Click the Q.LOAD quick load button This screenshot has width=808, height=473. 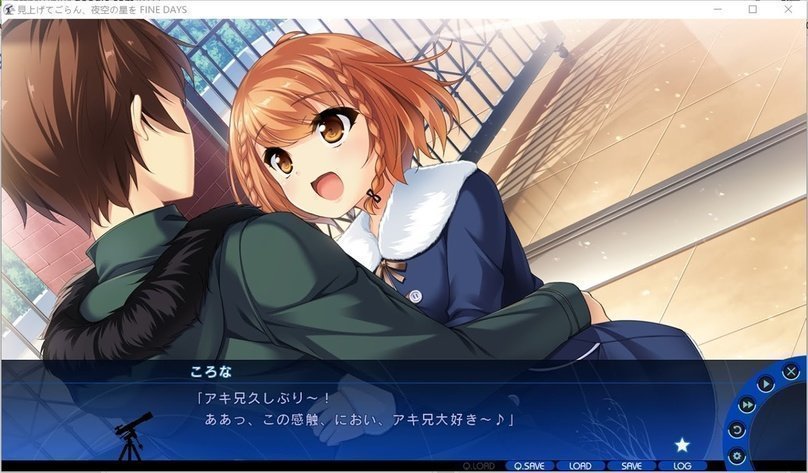pos(477,466)
